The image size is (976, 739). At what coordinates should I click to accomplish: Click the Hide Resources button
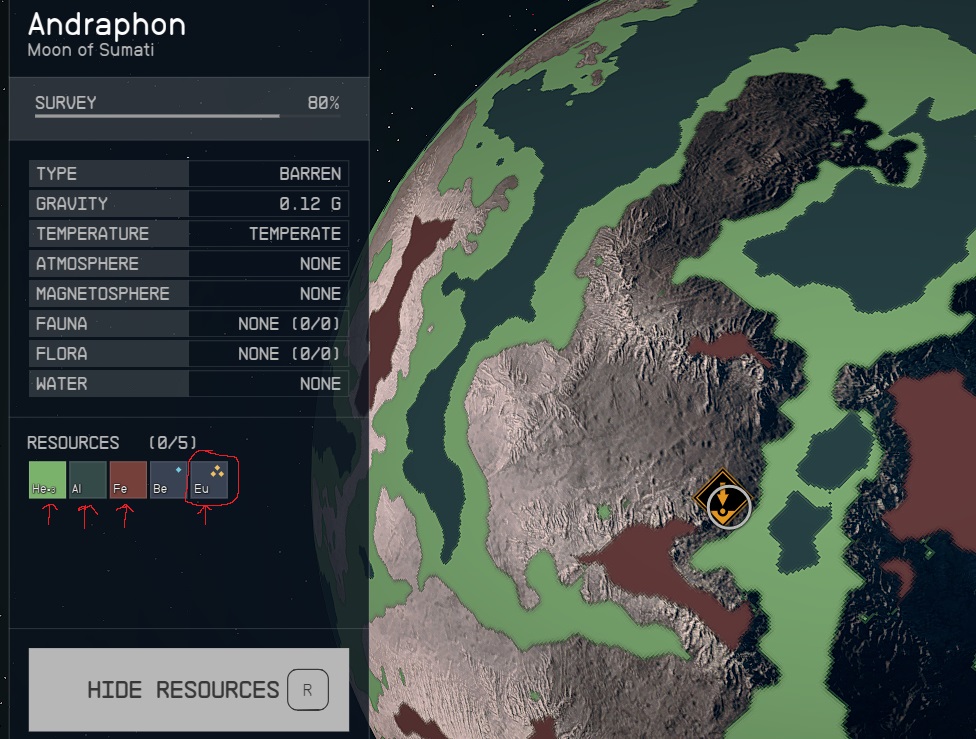pos(189,689)
